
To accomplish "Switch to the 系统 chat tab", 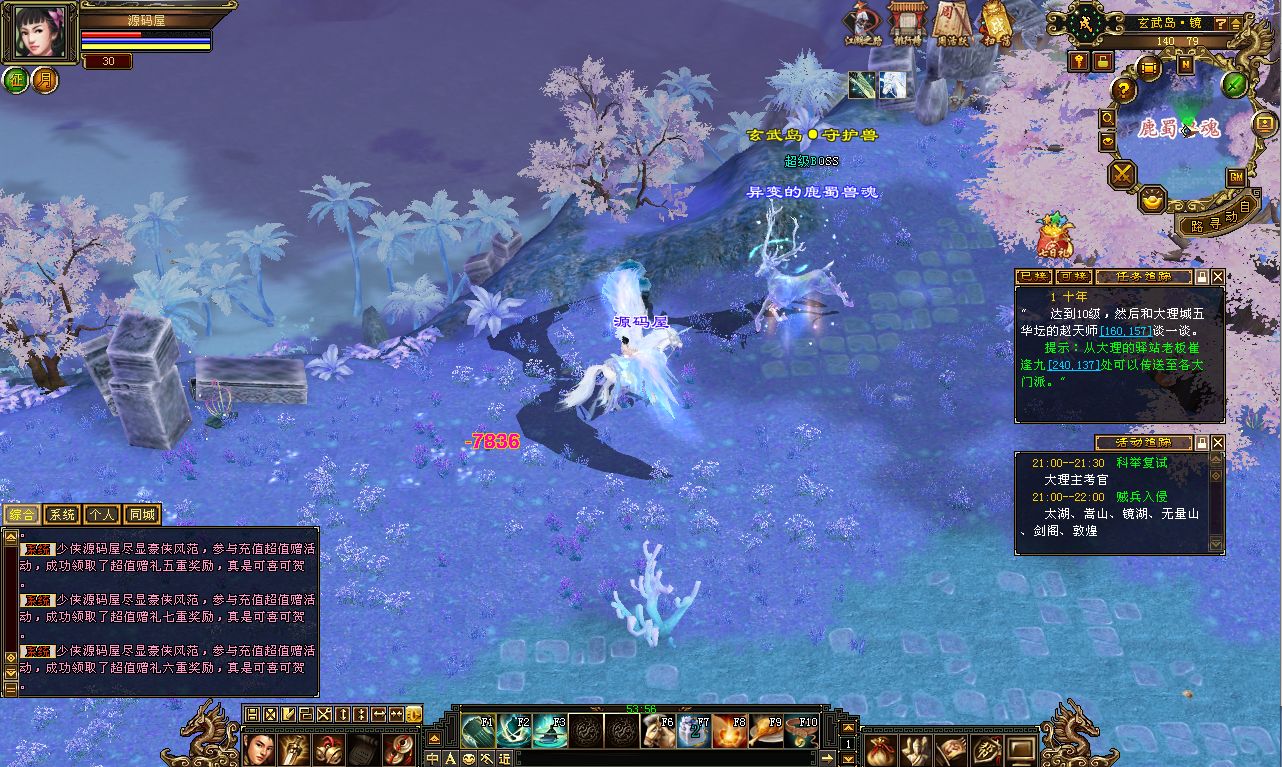I will 61,514.
